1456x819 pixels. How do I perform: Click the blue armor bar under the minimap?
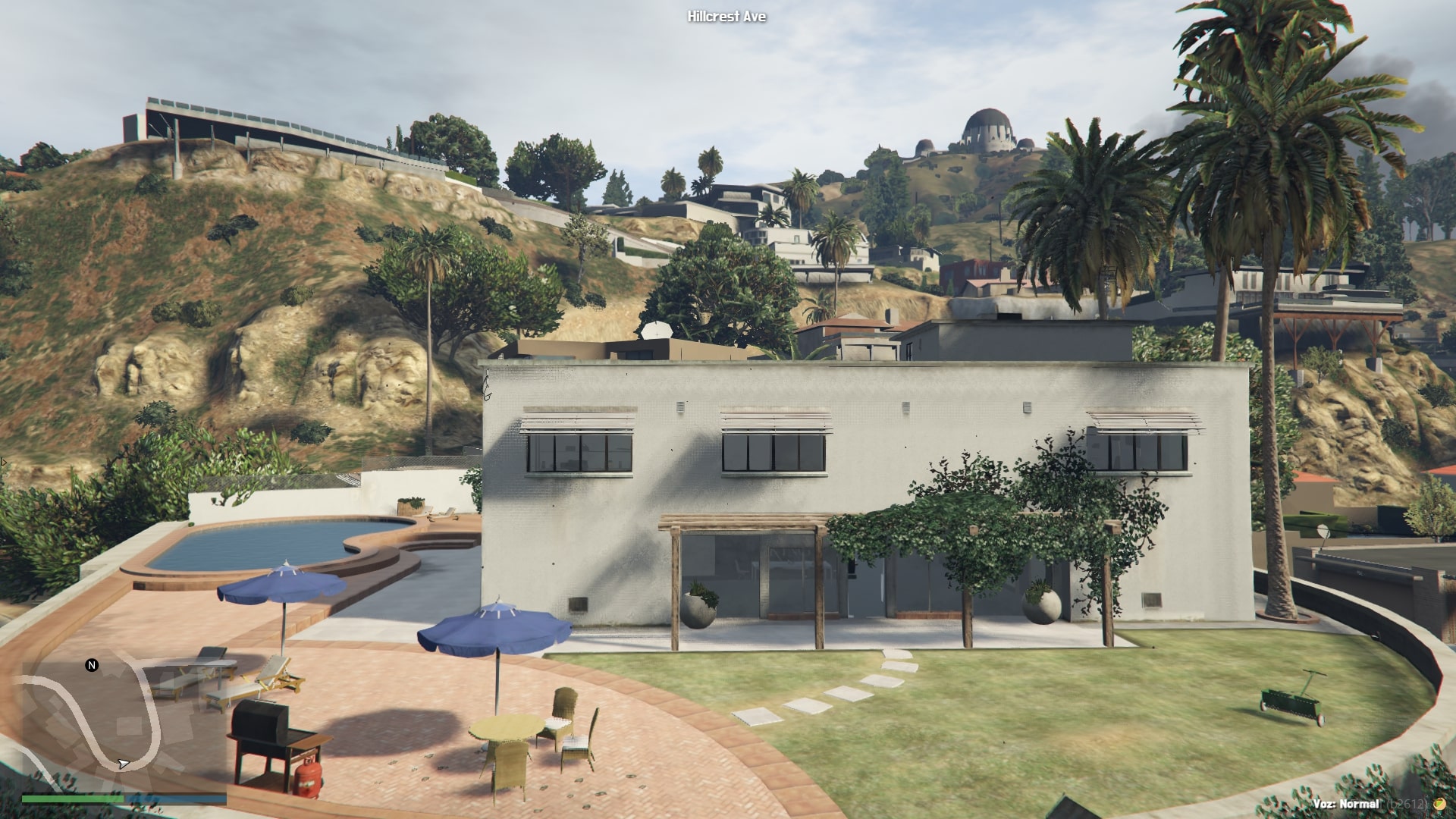[x=177, y=799]
